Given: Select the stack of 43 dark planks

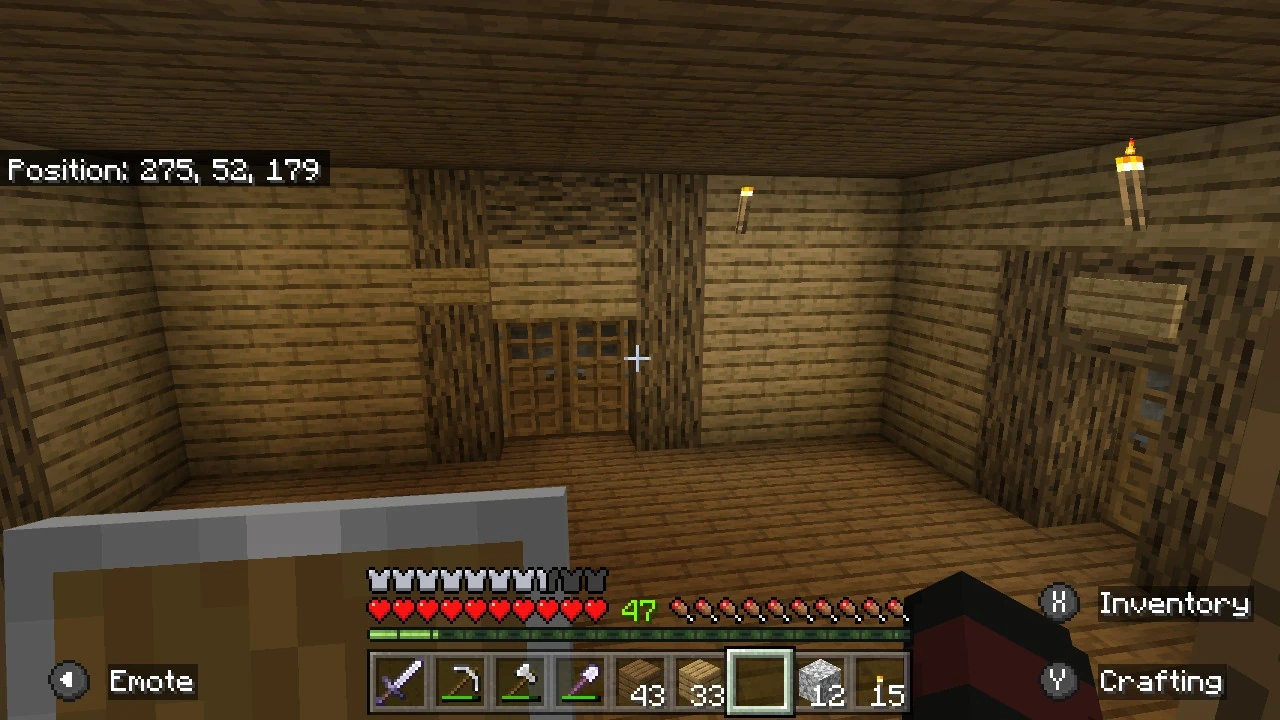Looking at the screenshot, I should pyautogui.click(x=640, y=681).
